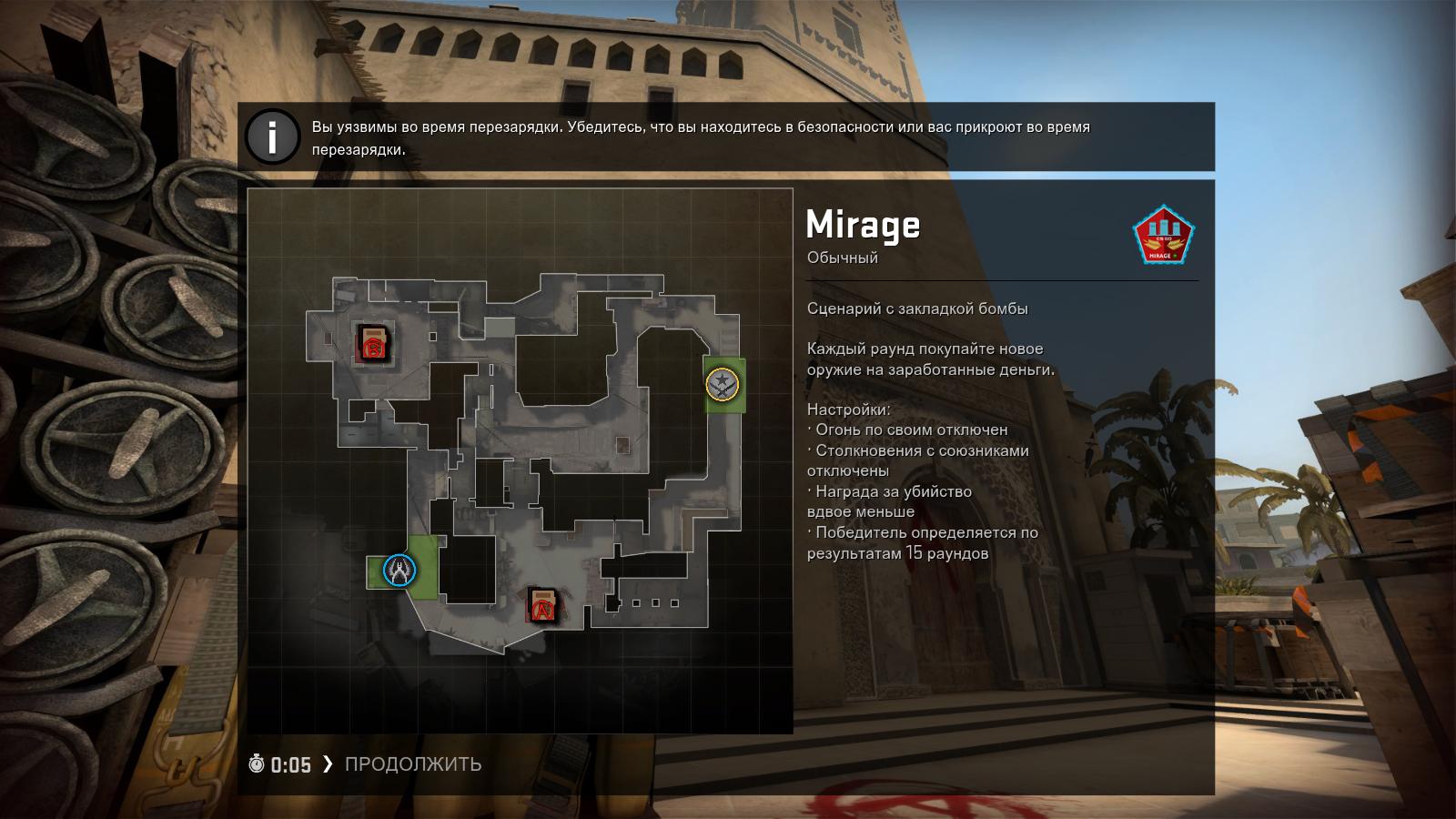Click the Counter-Terrorist spawn emblem

pyautogui.click(x=399, y=571)
